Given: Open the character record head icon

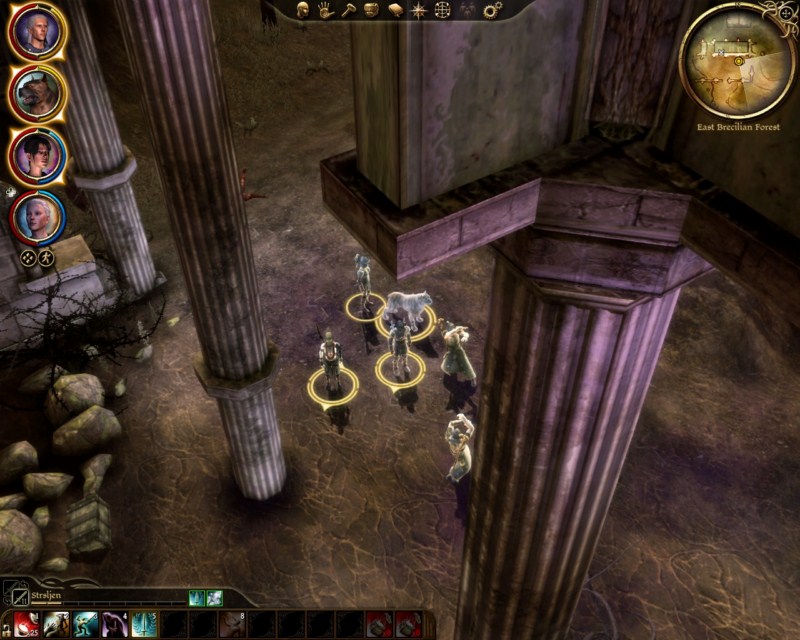Looking at the screenshot, I should click(x=304, y=10).
